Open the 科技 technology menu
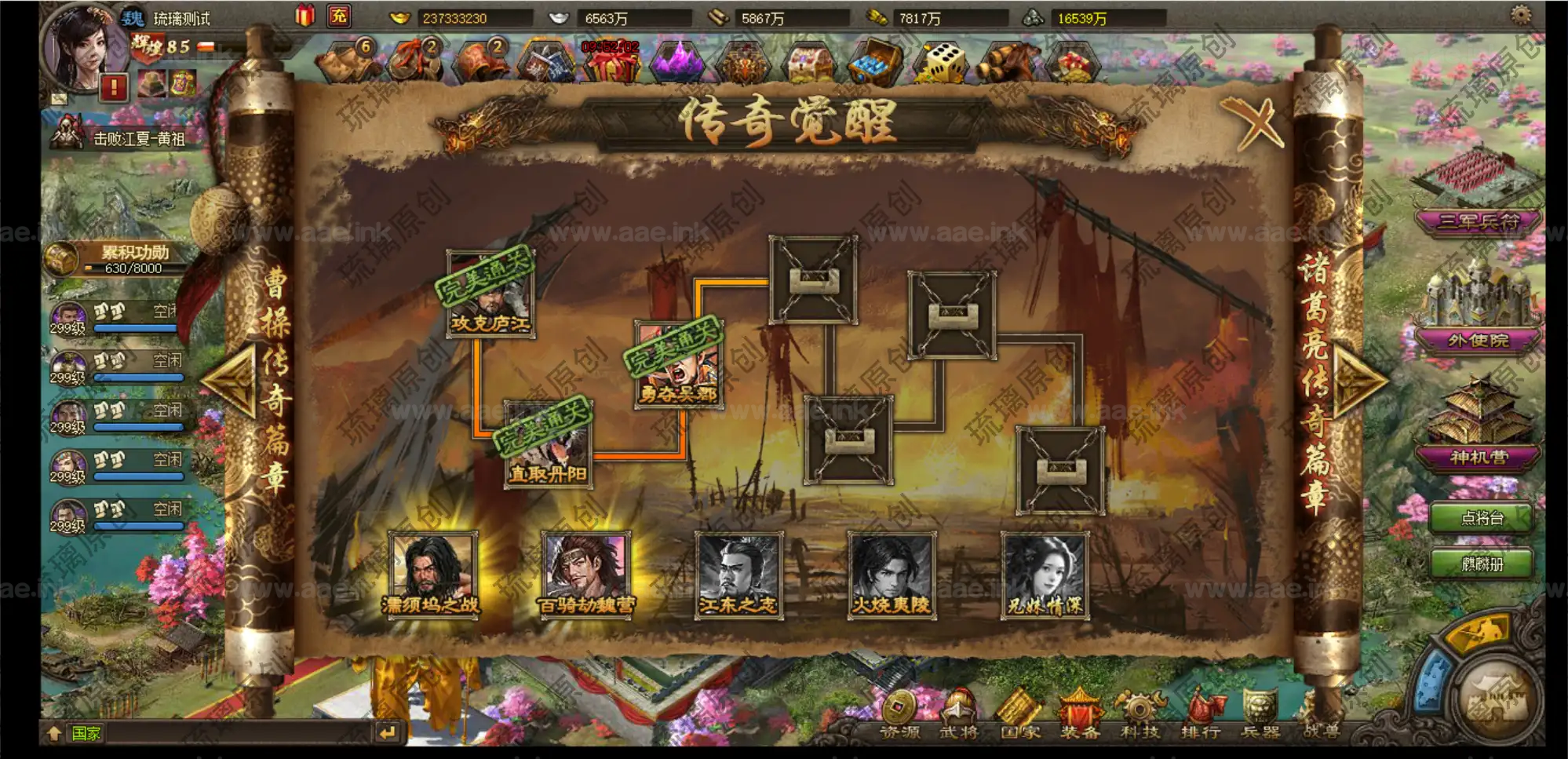Screen dimensions: 1568x759 point(1140,714)
